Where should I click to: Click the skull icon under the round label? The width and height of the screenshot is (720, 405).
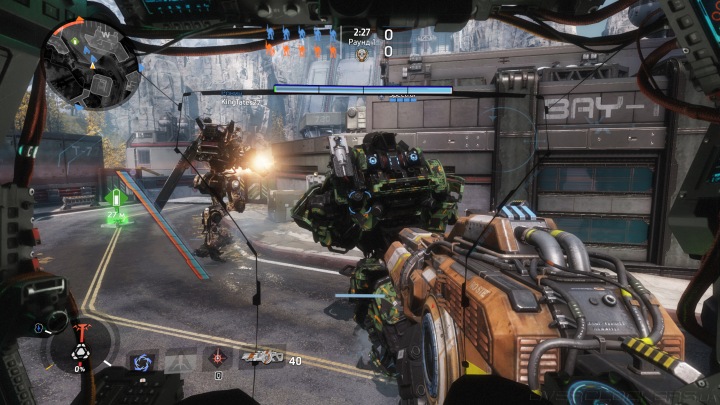(361, 54)
